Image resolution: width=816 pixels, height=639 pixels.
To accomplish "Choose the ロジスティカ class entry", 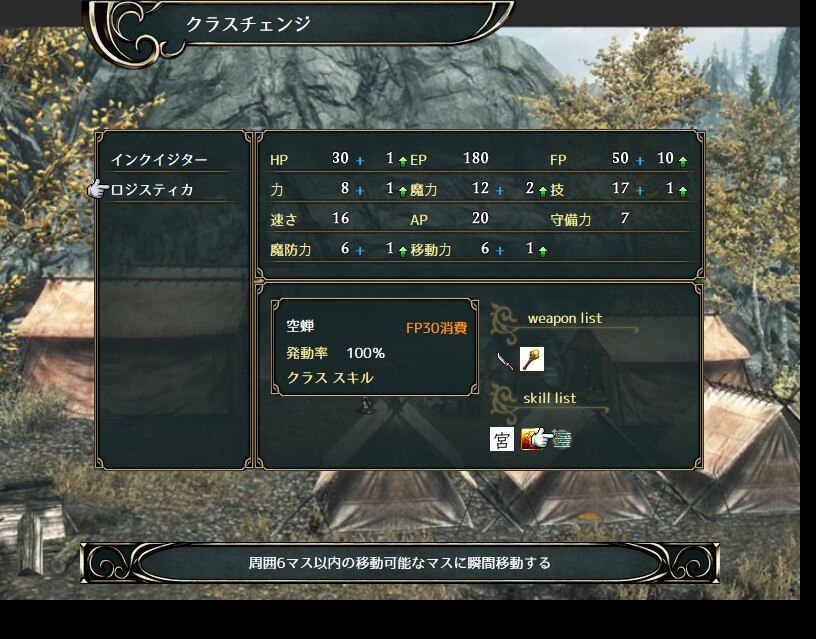I will (153, 190).
